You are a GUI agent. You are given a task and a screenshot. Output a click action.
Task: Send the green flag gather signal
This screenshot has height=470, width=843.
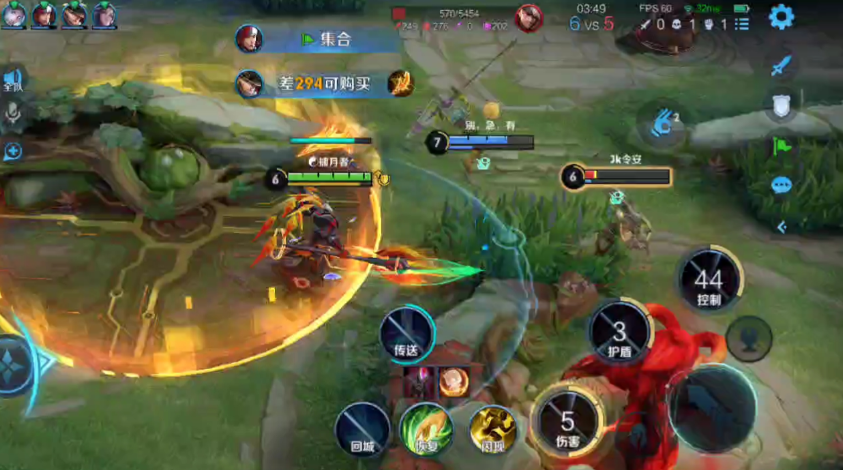pos(782,146)
